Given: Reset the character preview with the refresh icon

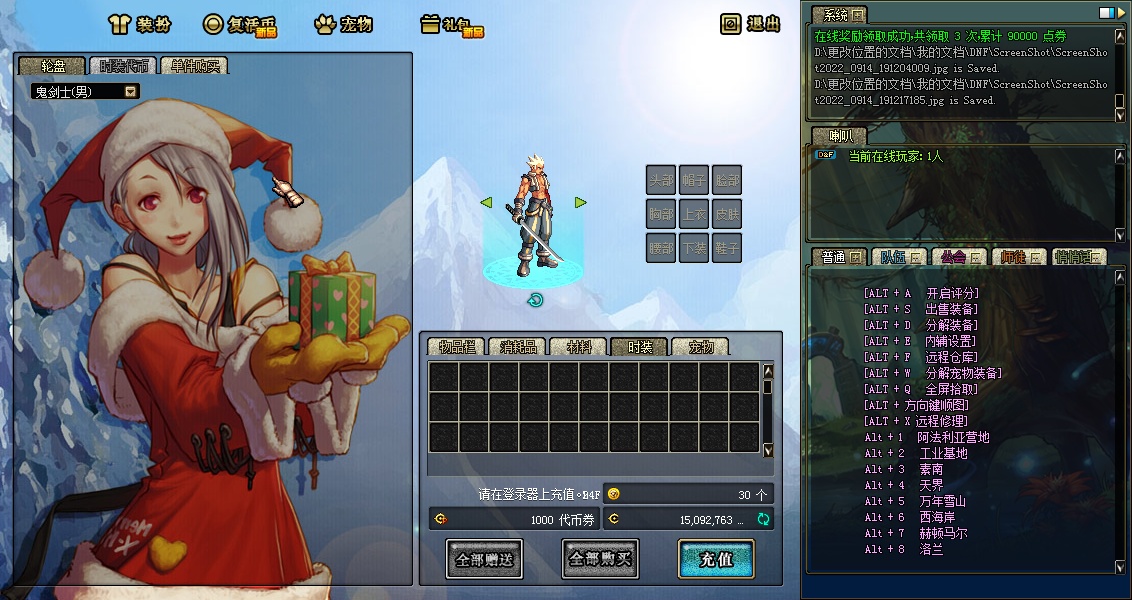Looking at the screenshot, I should [535, 300].
